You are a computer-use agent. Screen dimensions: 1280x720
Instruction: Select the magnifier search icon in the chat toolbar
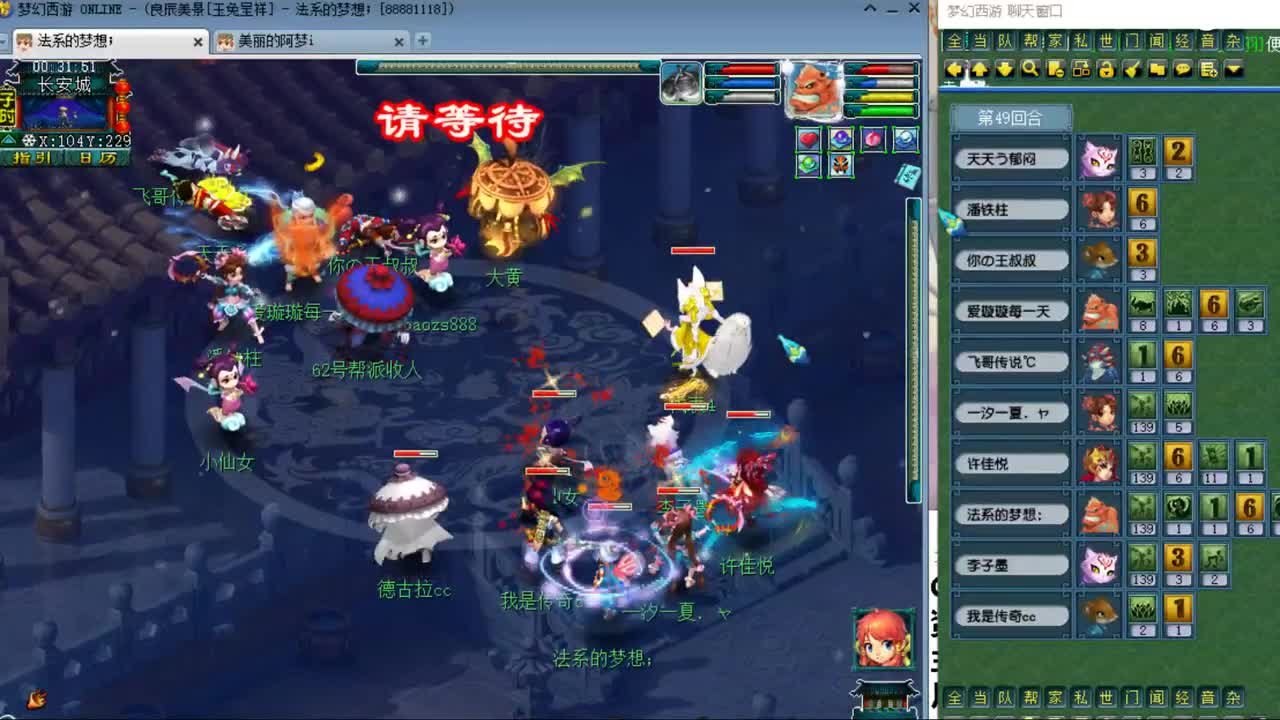click(1030, 70)
